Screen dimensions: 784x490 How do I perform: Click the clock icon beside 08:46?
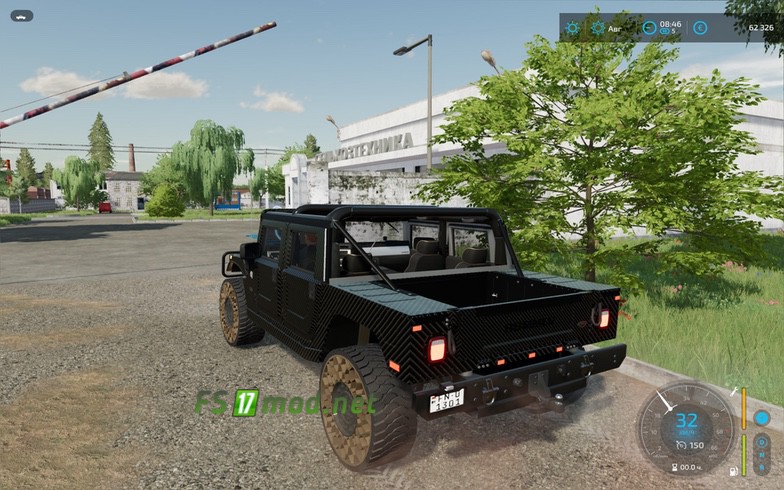(x=649, y=28)
